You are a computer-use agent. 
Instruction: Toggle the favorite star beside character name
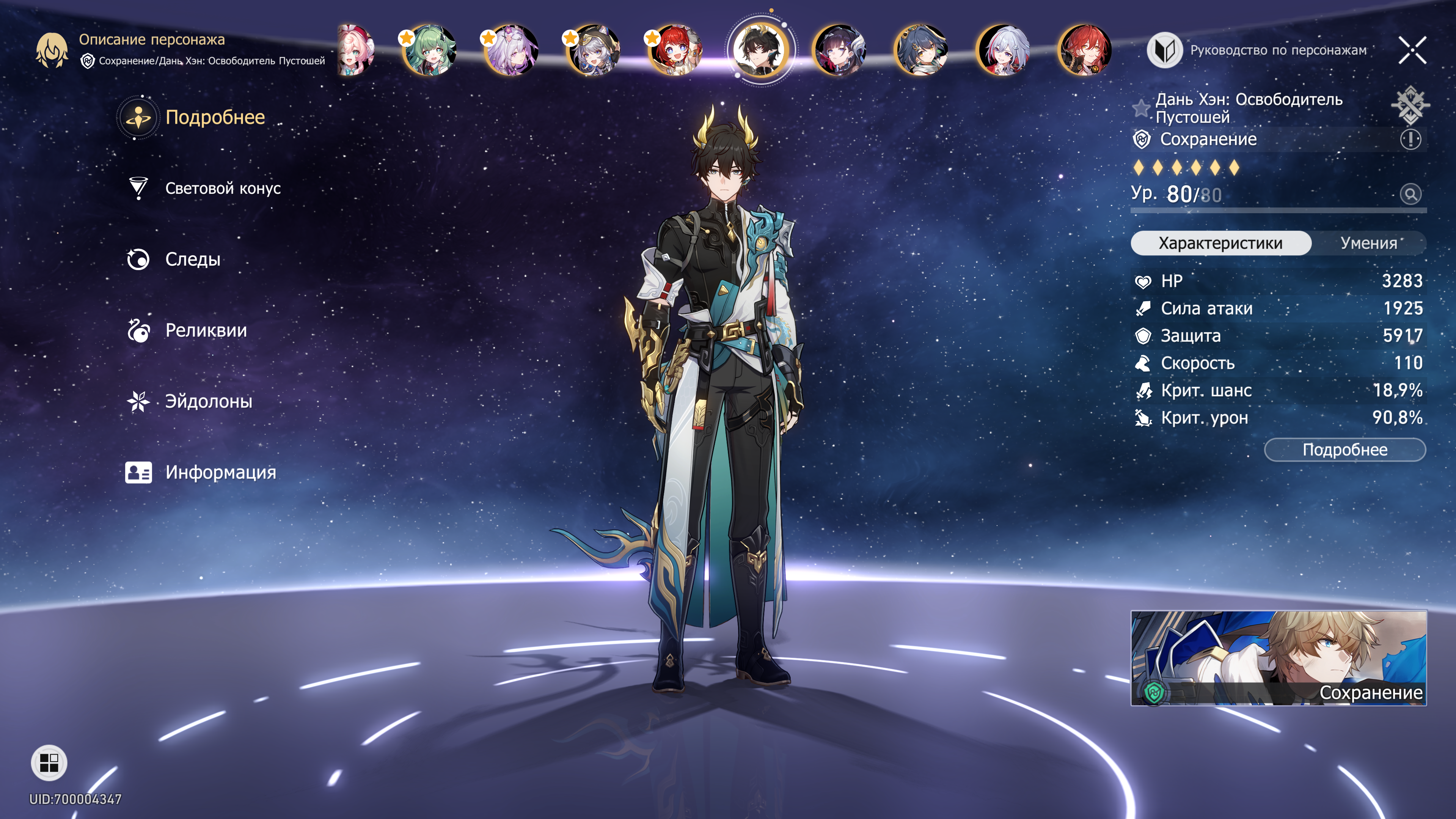click(x=1141, y=107)
